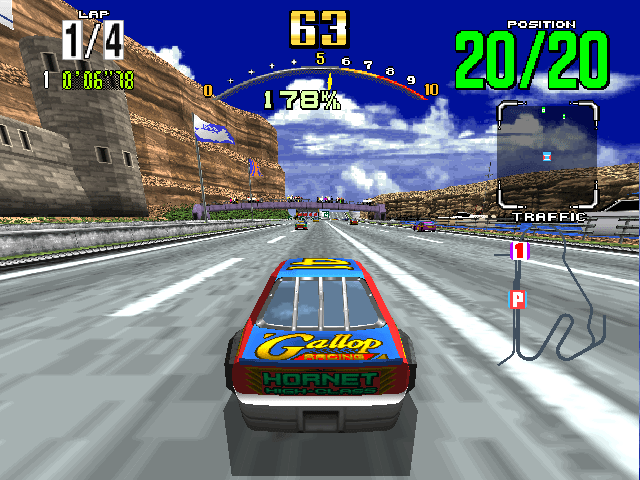Click the Traffic radar display
Image resolution: width=640 pixels, height=480 pixels.
547,154
